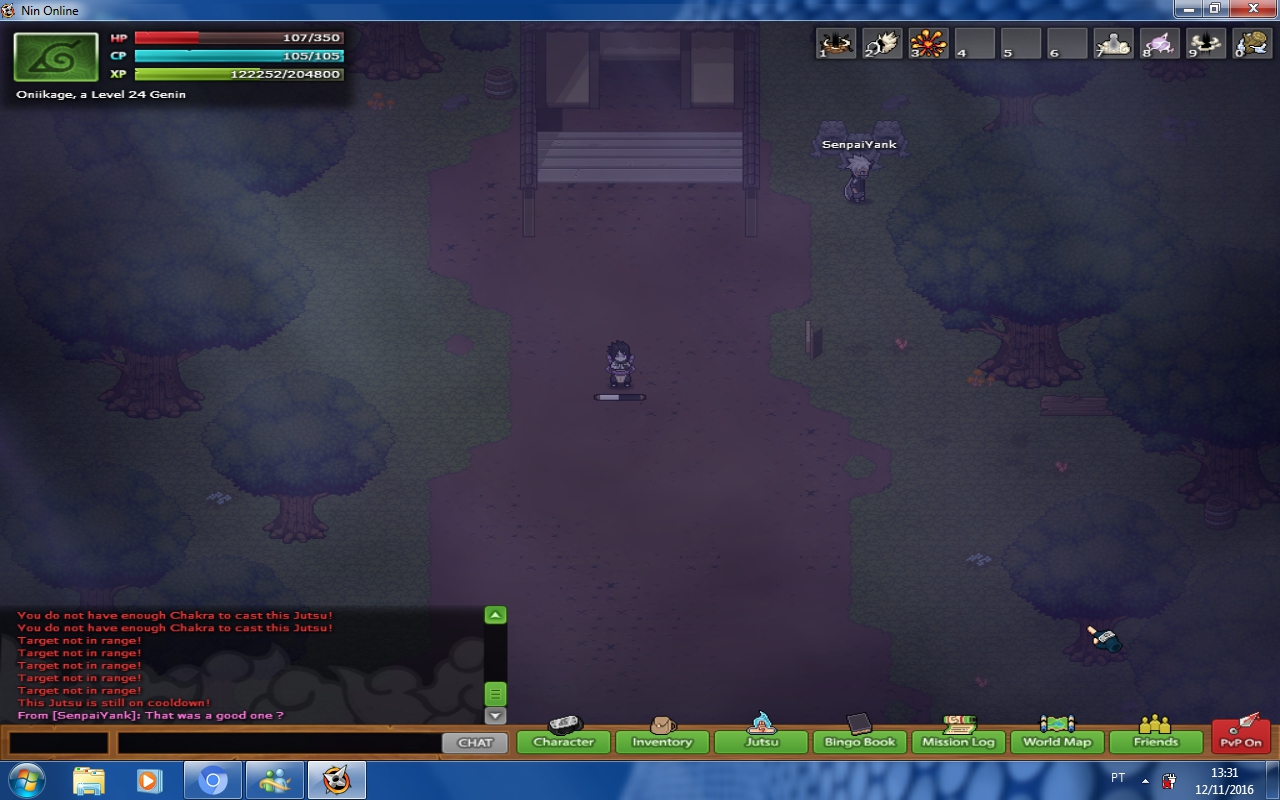The height and width of the screenshot is (800, 1280).
Task: Toggle the PvP On button
Action: [1240, 742]
